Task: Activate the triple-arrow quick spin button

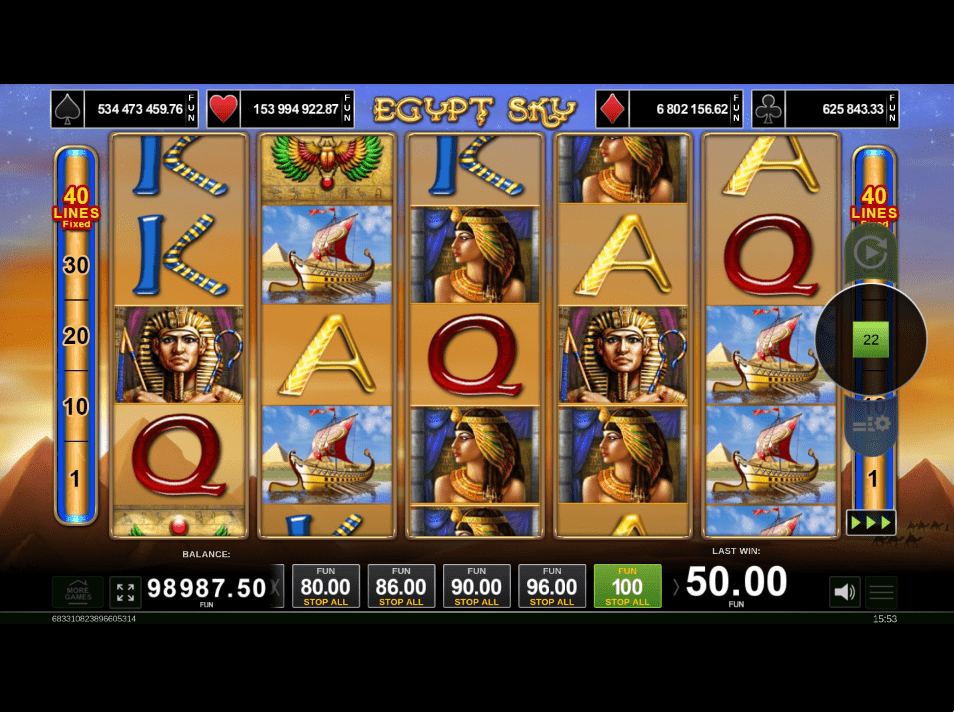Action: click(870, 522)
